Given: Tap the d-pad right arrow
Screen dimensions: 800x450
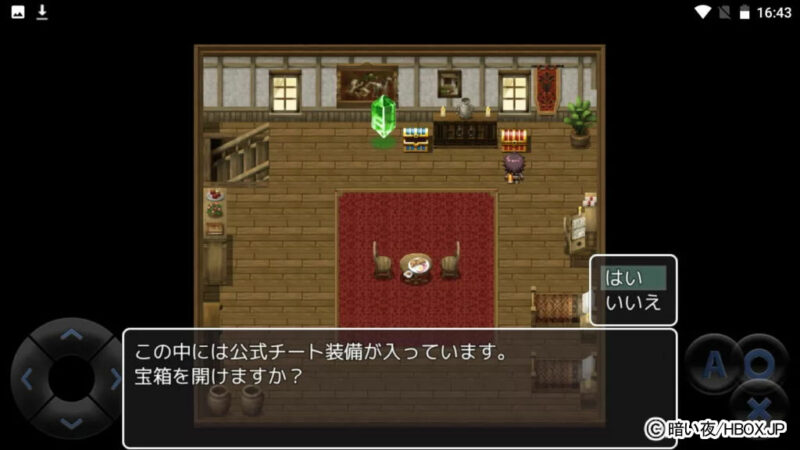Looking at the screenshot, I should point(114,379).
